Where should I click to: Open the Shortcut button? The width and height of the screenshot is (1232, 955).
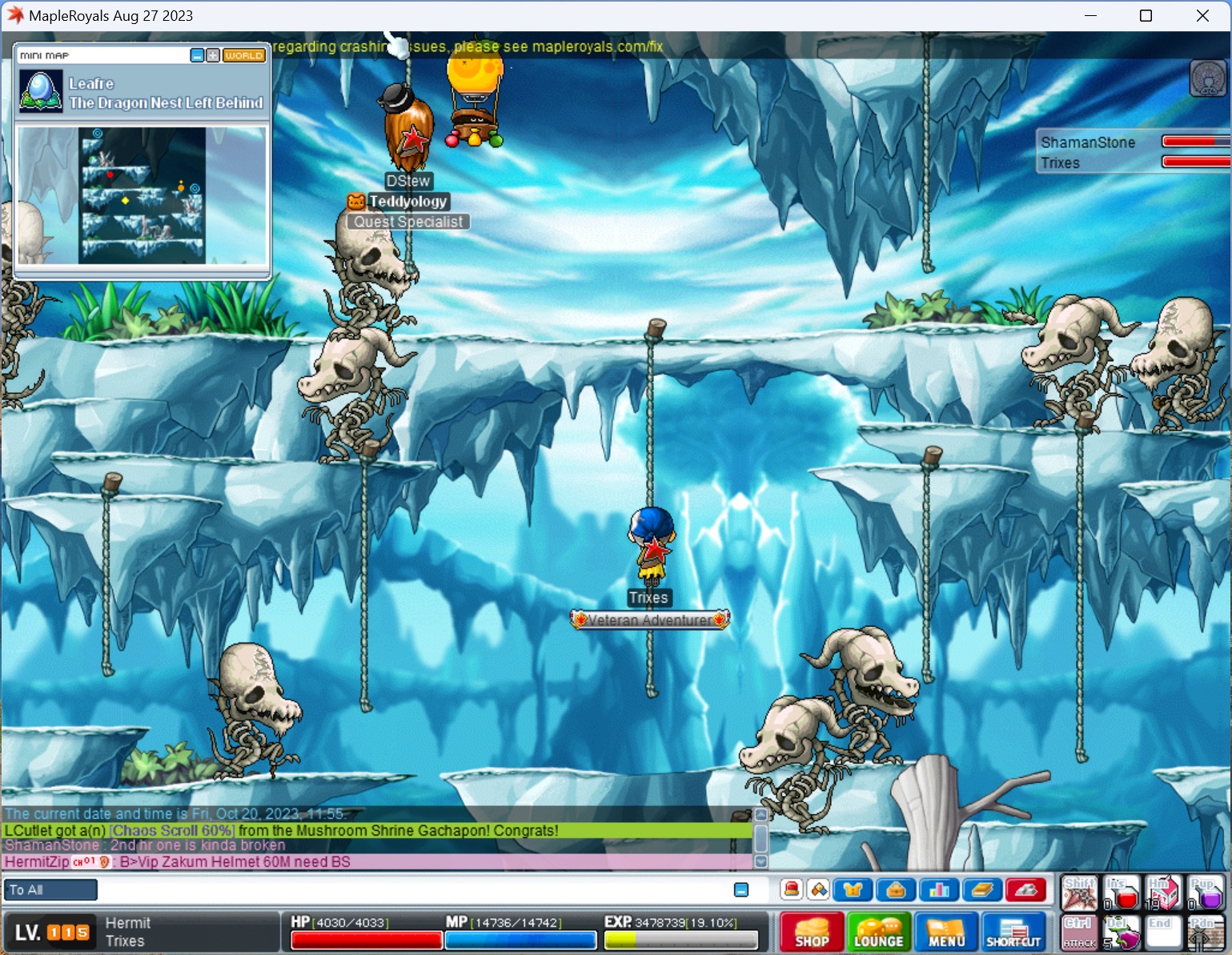pos(1013,932)
